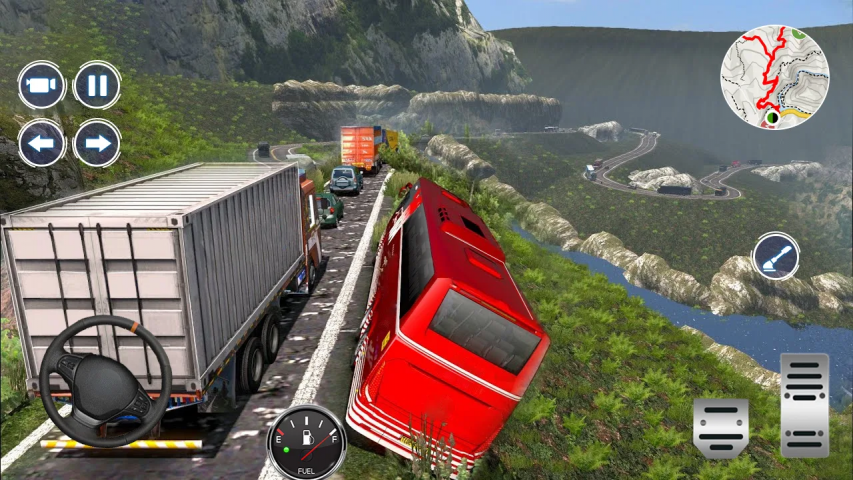The height and width of the screenshot is (480, 853).
Task: Tap the right arrow turn signal
Action: (x=97, y=143)
